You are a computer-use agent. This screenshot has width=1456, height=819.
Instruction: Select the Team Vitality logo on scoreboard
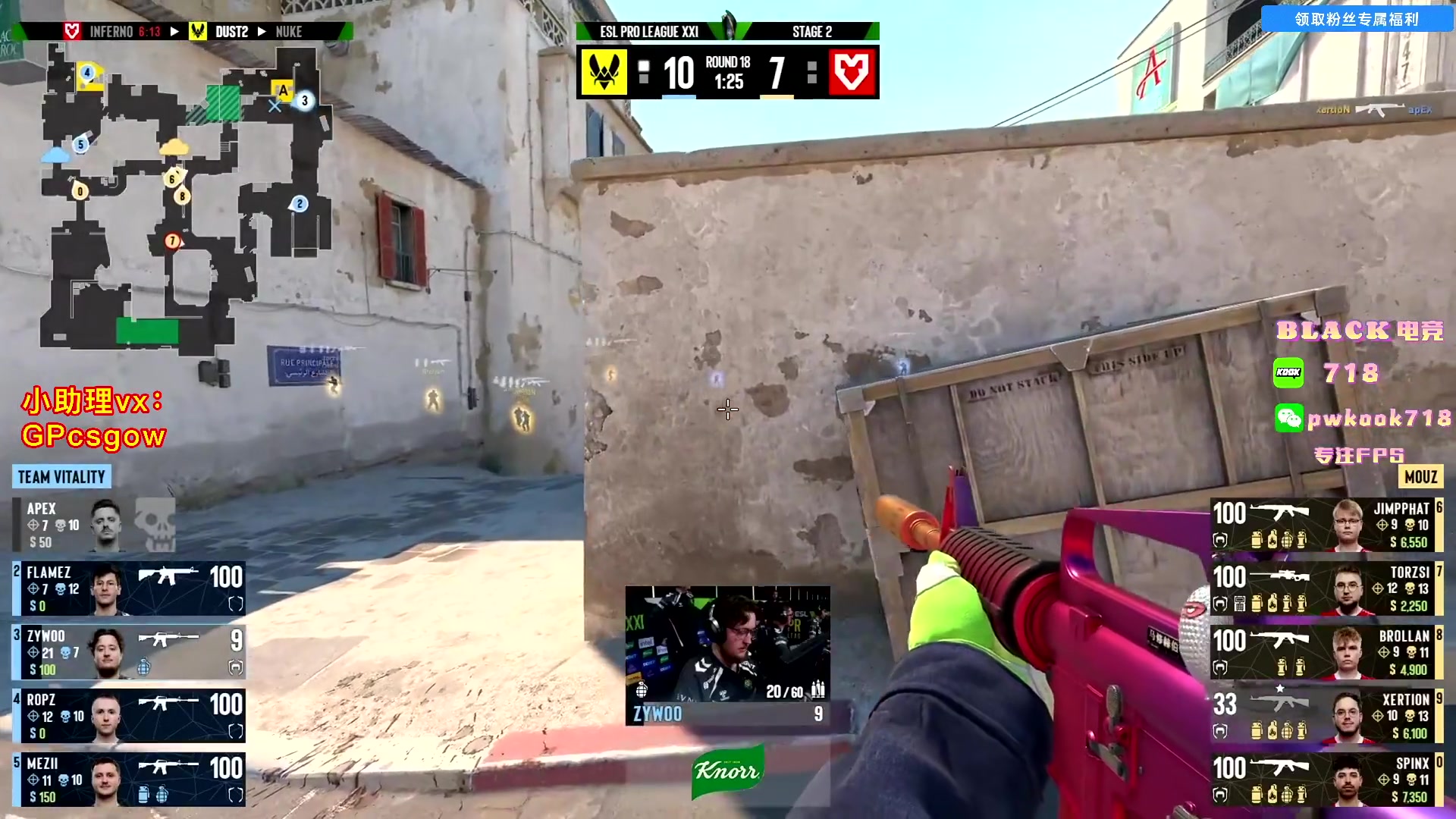604,72
